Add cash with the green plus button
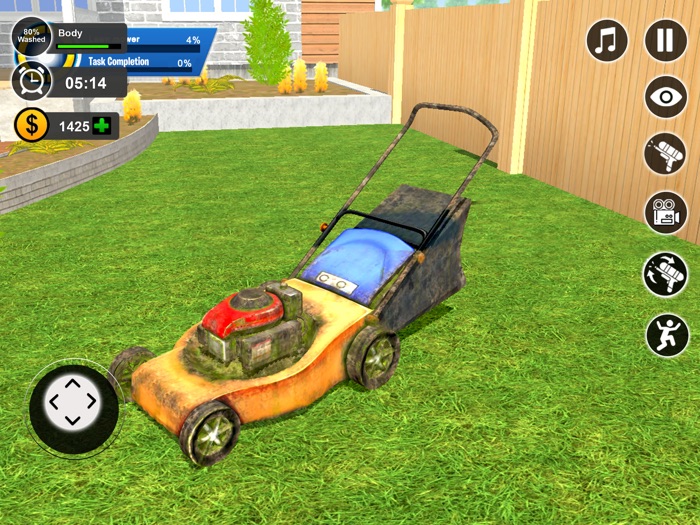Image resolution: width=700 pixels, height=525 pixels. [102, 126]
